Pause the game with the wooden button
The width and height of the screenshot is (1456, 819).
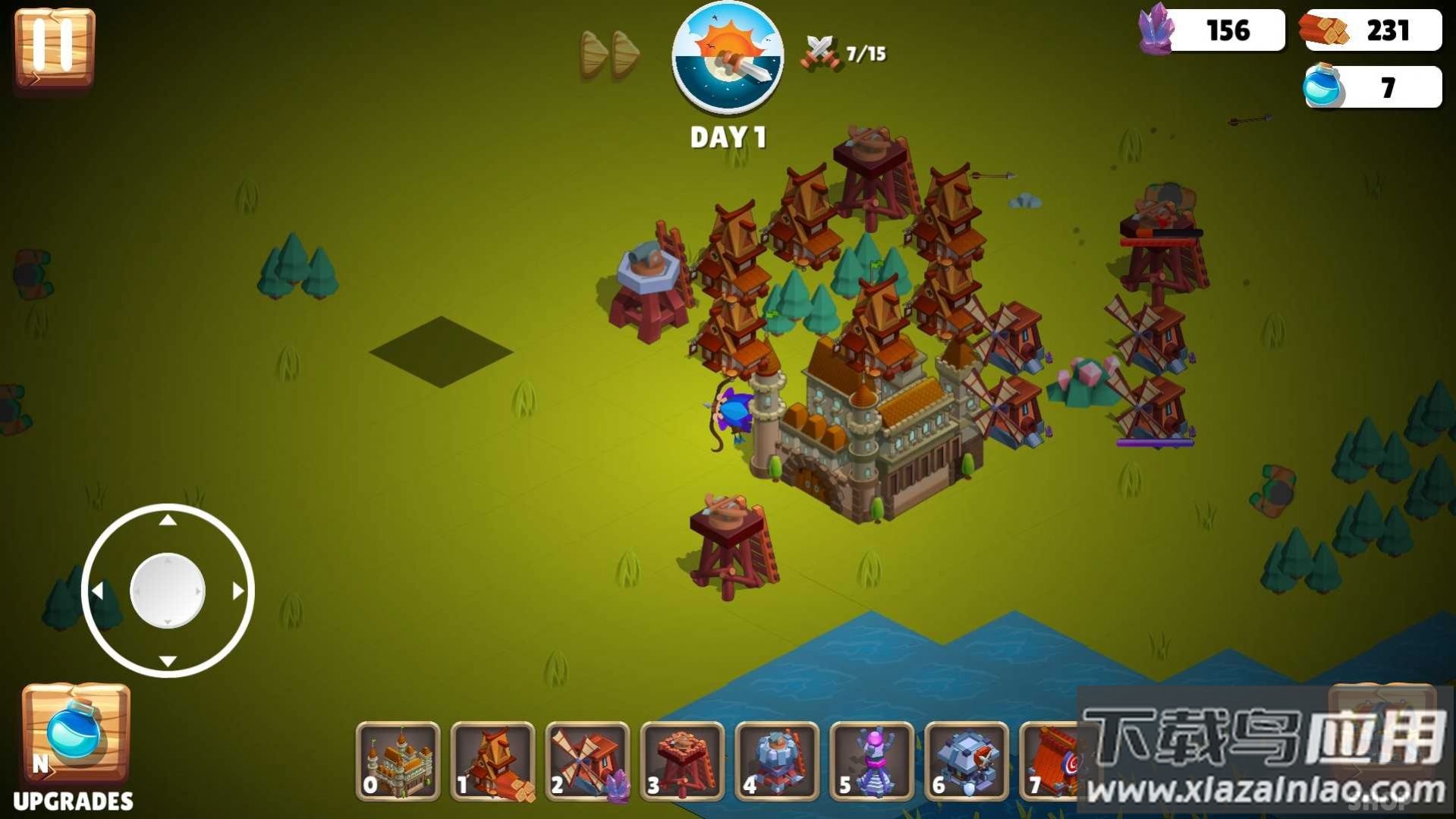click(x=54, y=47)
